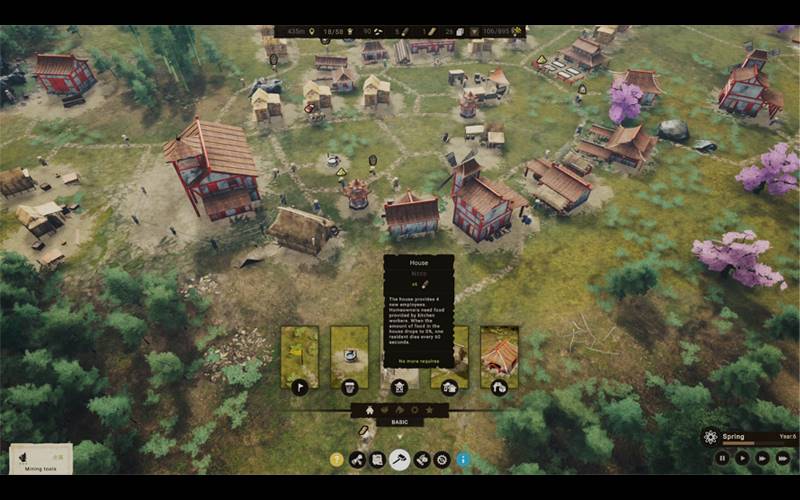Click the Spring season flower icon
This screenshot has height=500, width=800.
pyautogui.click(x=711, y=437)
